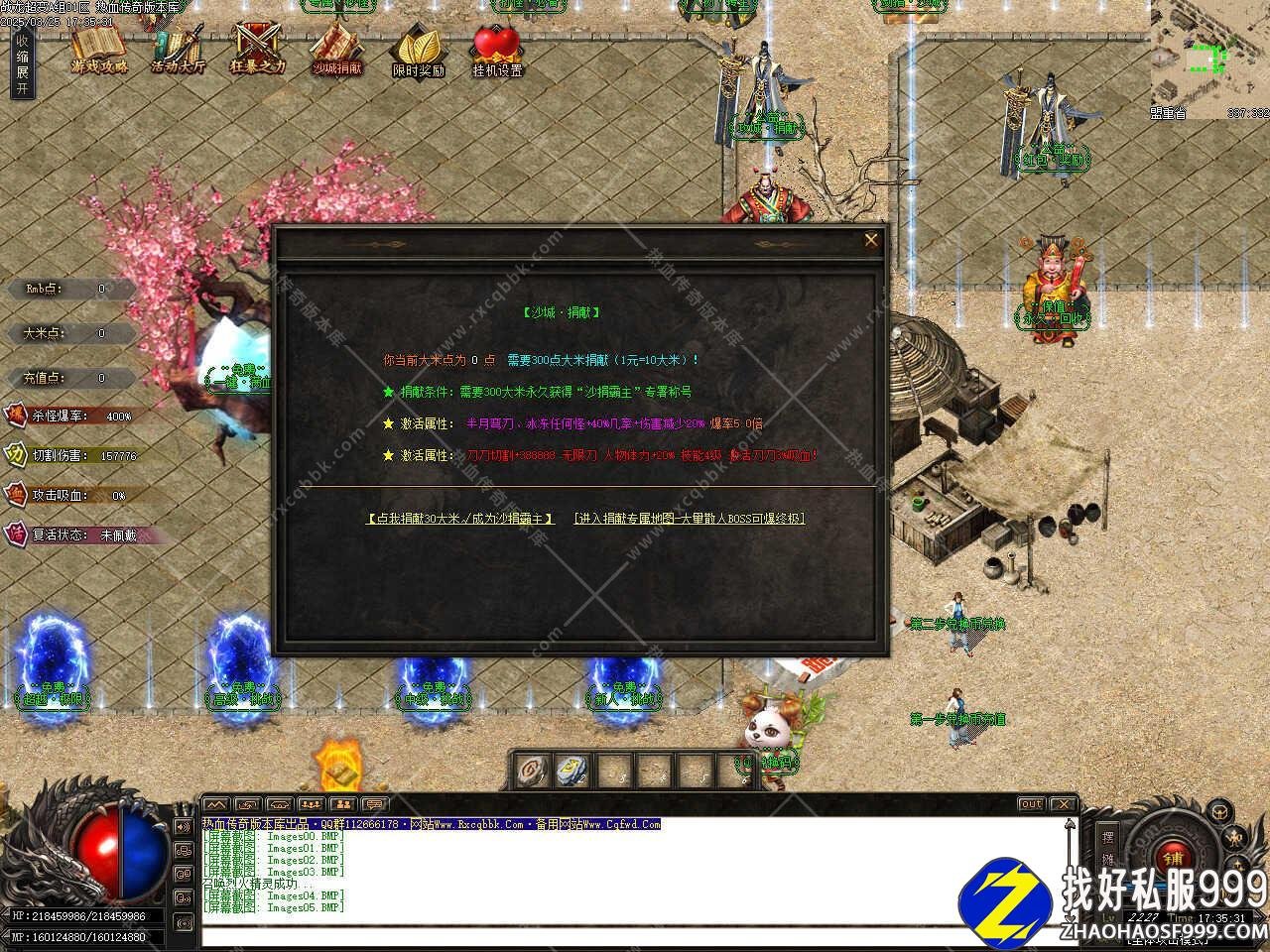This screenshot has width=1270, height=952.
Task: Click the chat panel's out button
Action: [1032, 804]
